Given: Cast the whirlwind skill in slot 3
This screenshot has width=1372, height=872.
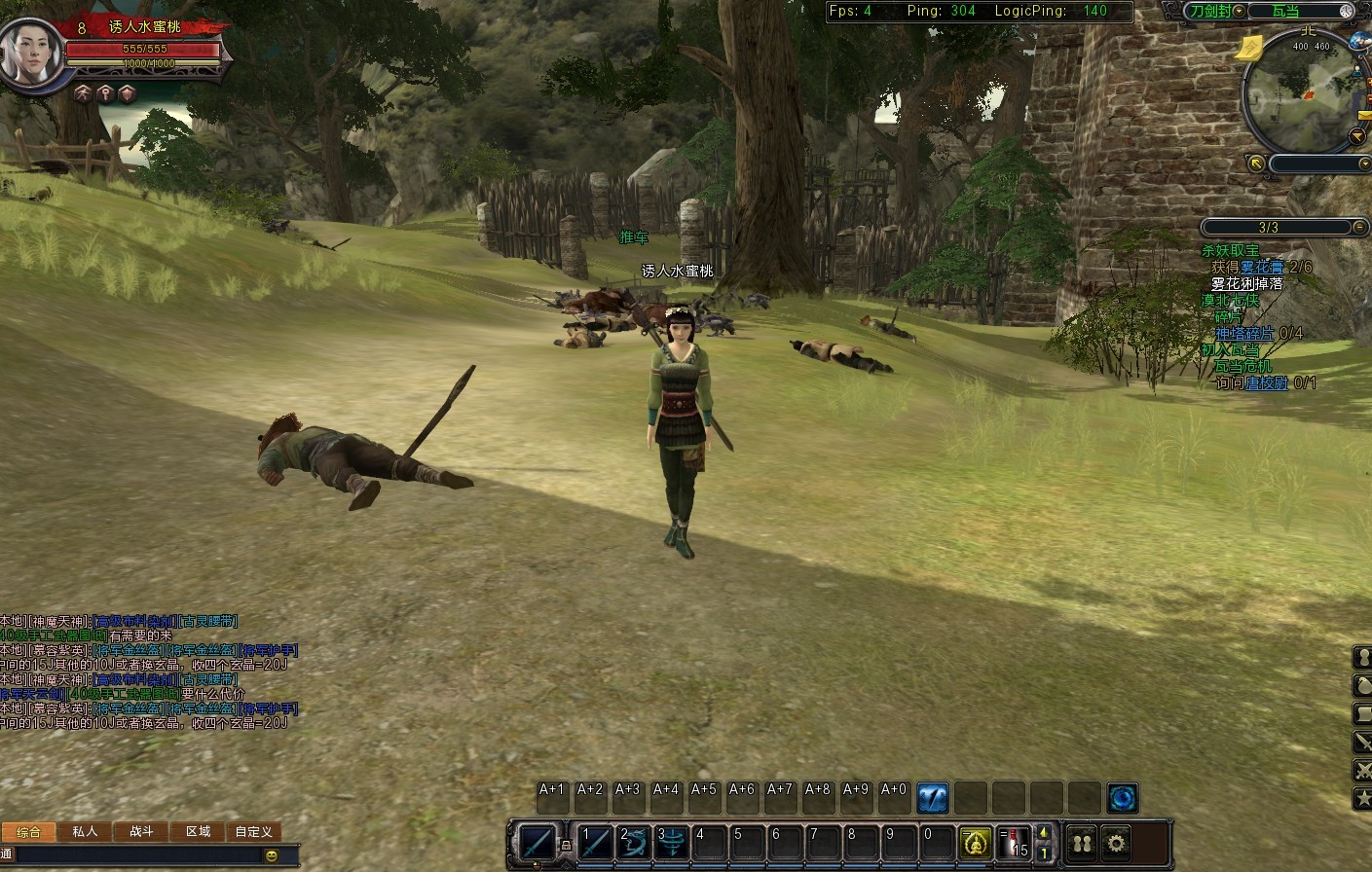Looking at the screenshot, I should click(x=672, y=841).
